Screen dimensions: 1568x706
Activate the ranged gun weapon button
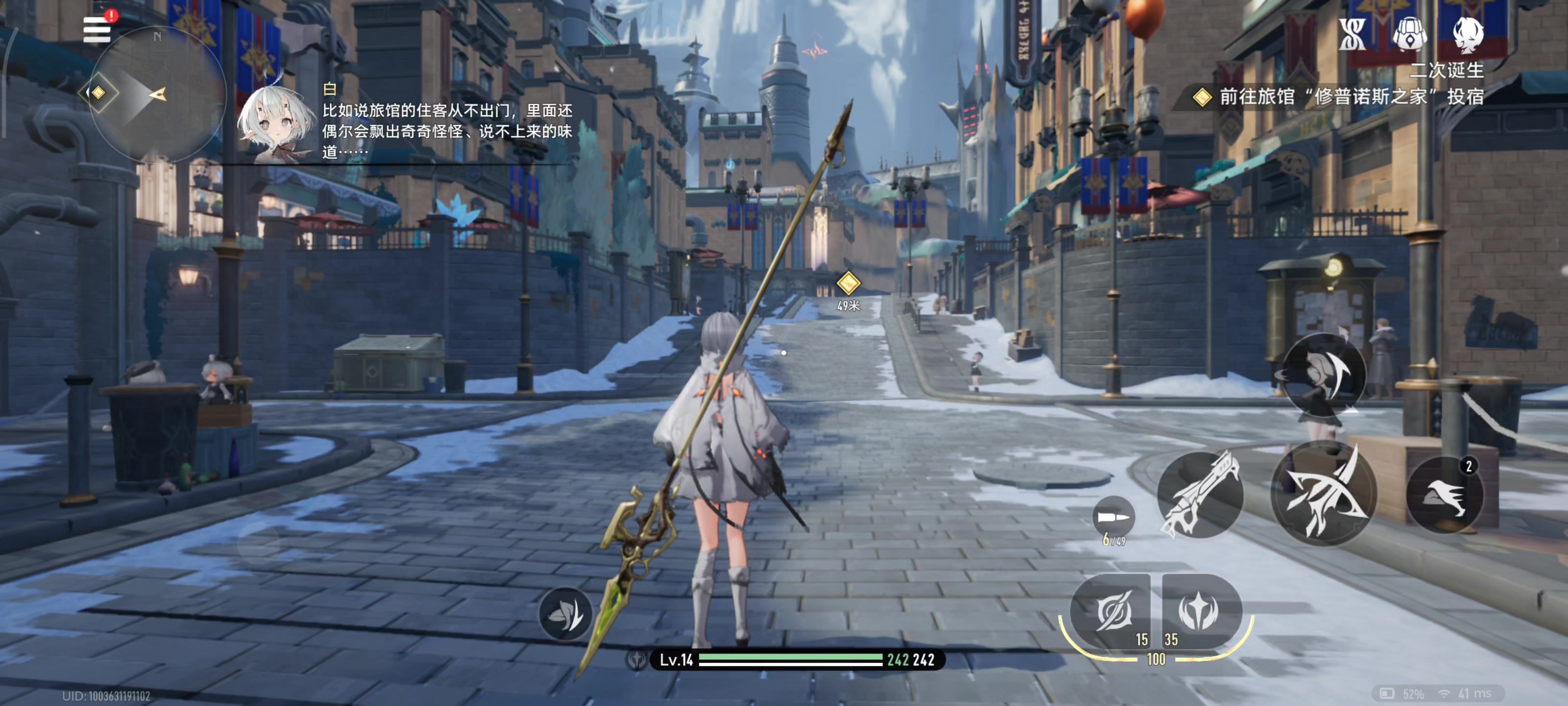pyautogui.click(x=1200, y=494)
